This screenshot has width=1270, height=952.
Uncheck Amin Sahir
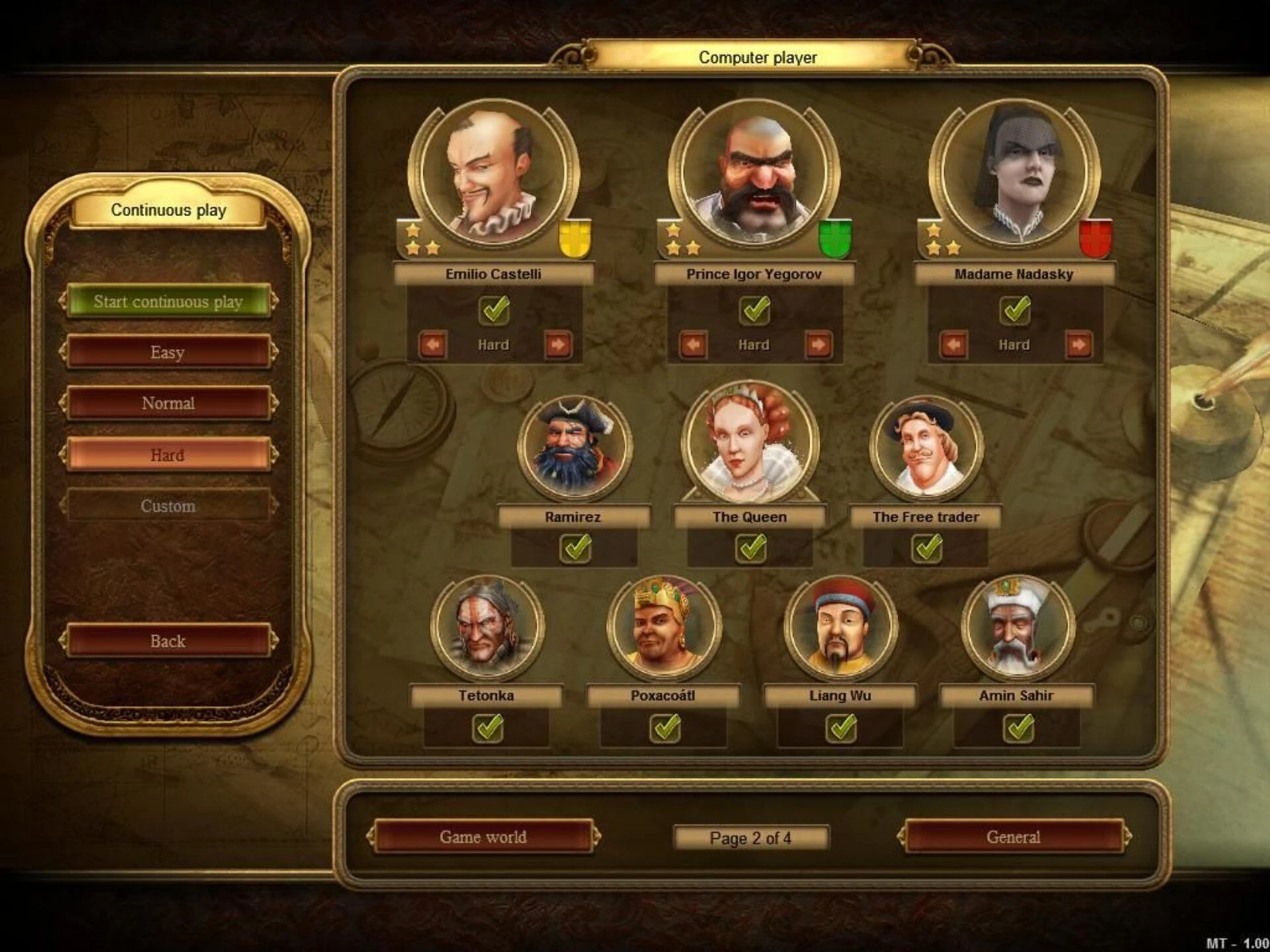pos(1019,729)
